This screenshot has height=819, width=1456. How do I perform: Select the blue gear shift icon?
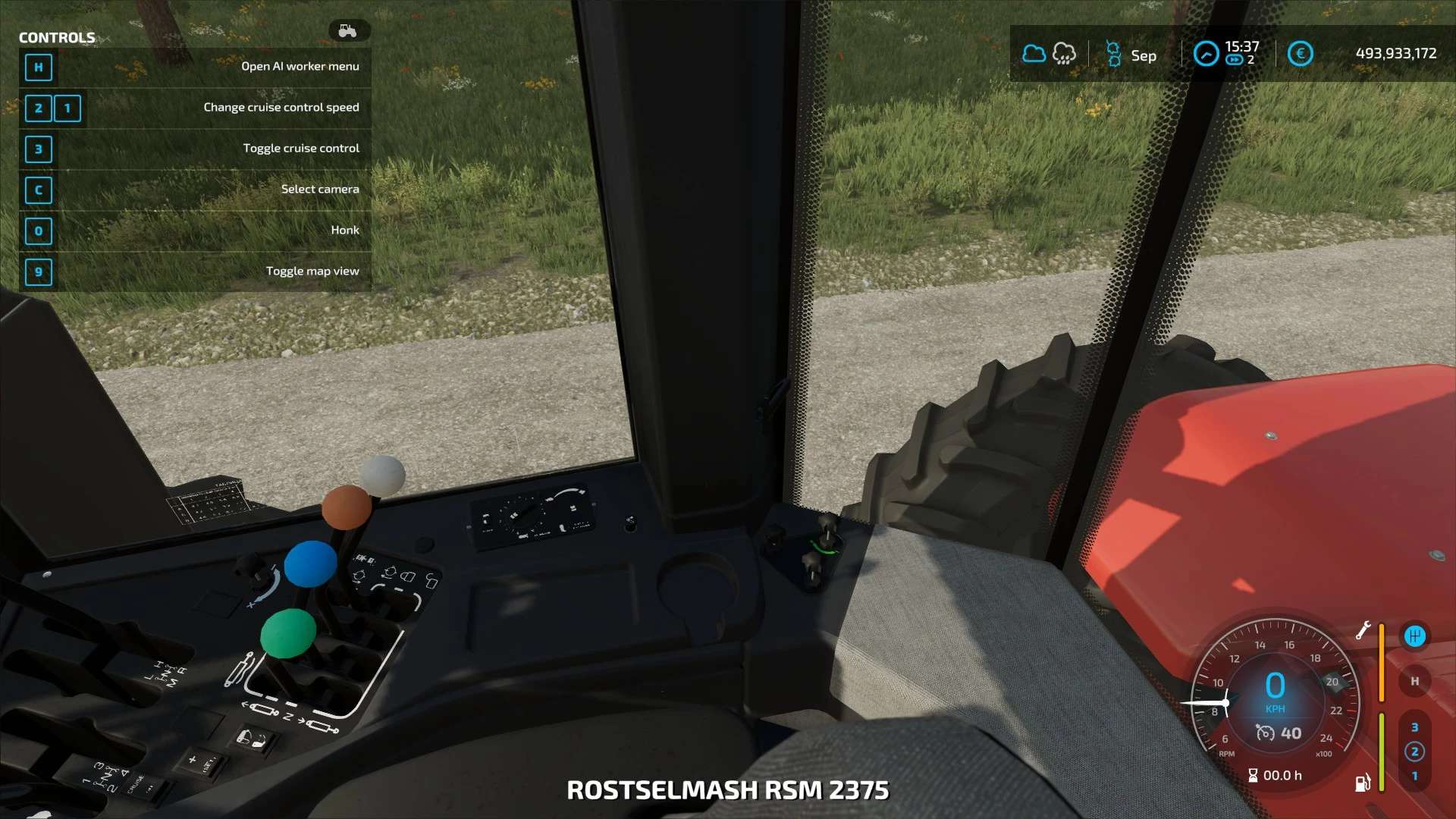(1414, 636)
